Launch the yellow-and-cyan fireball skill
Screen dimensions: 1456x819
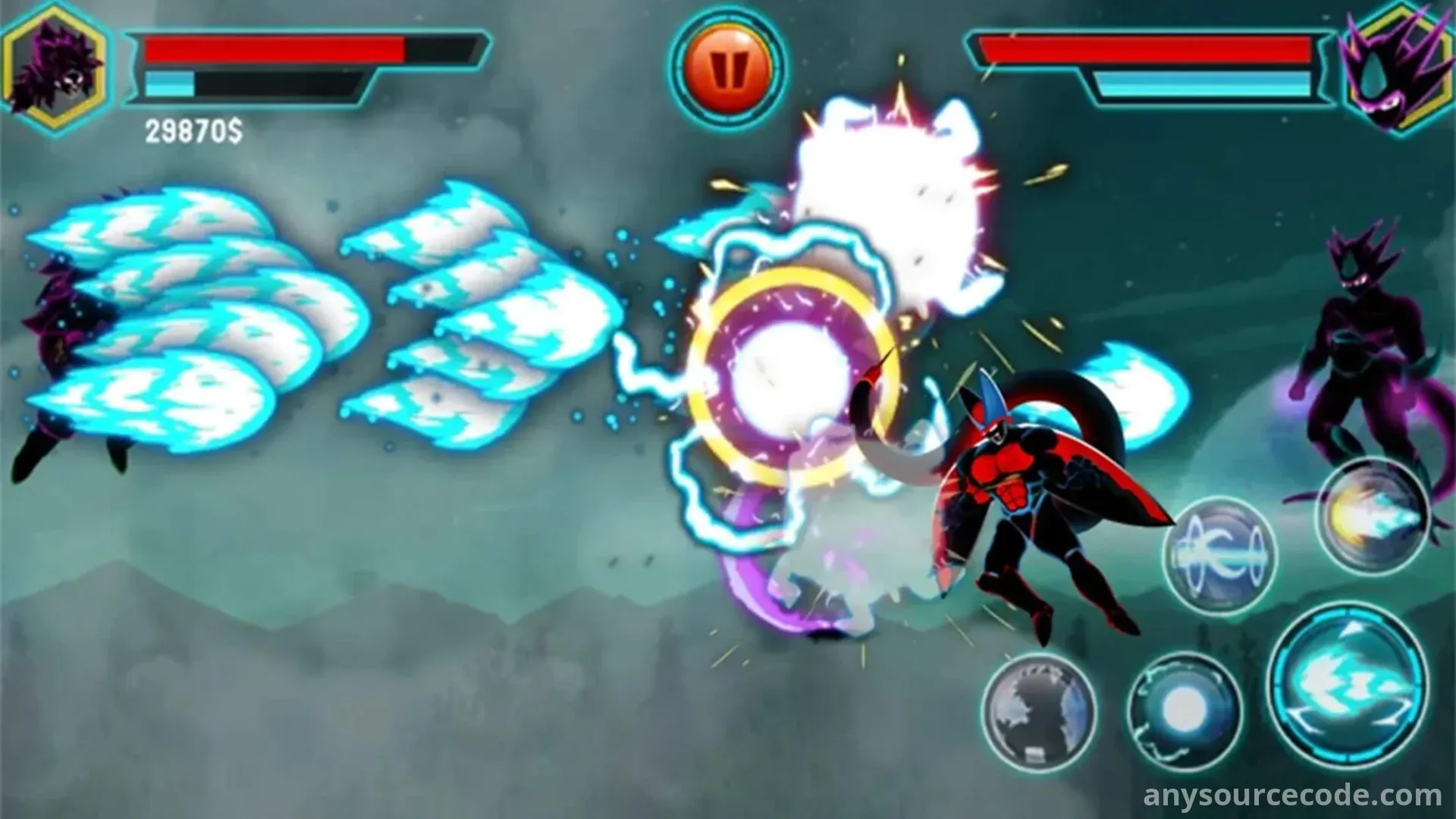tap(1373, 516)
